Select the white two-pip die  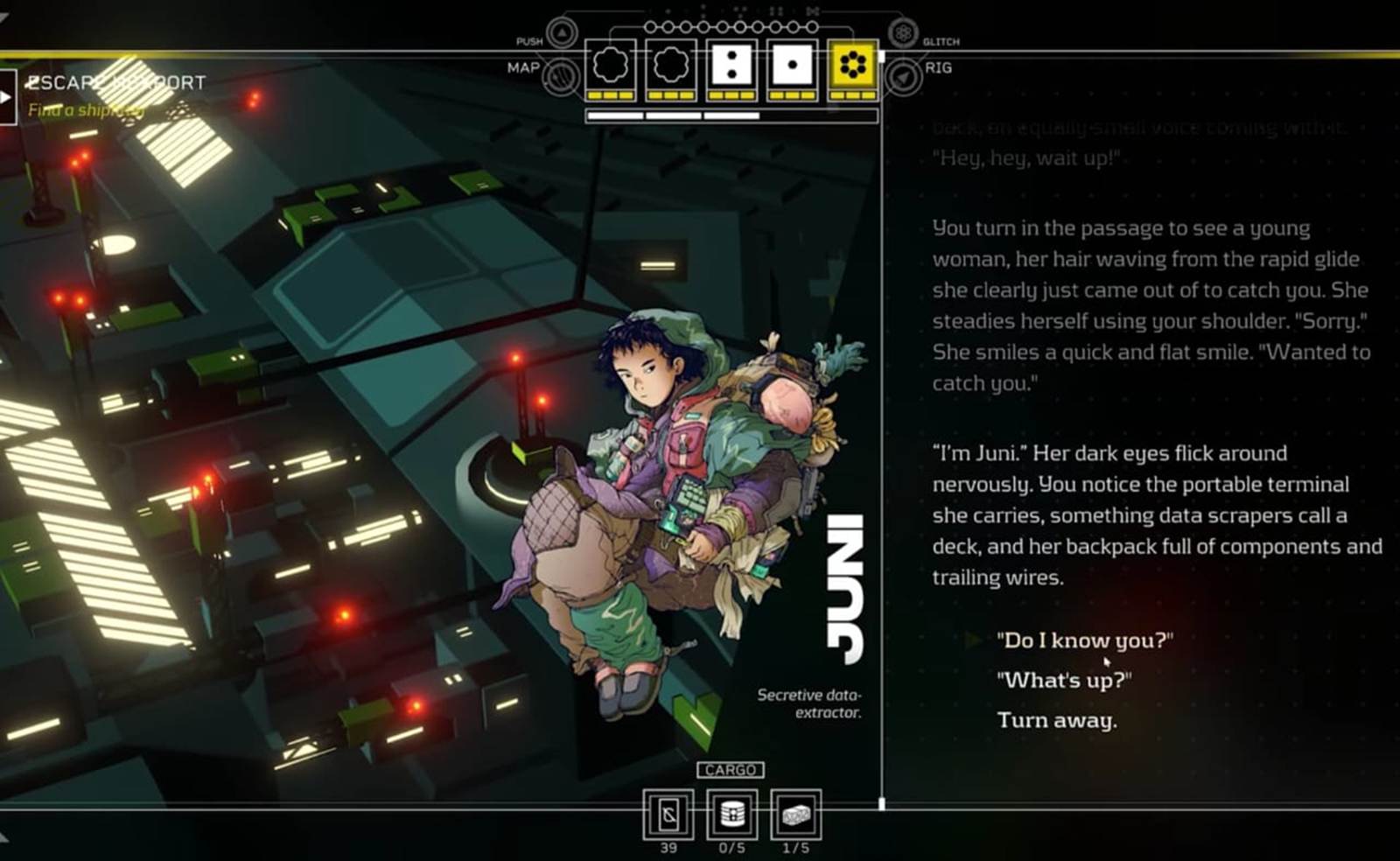(x=731, y=66)
